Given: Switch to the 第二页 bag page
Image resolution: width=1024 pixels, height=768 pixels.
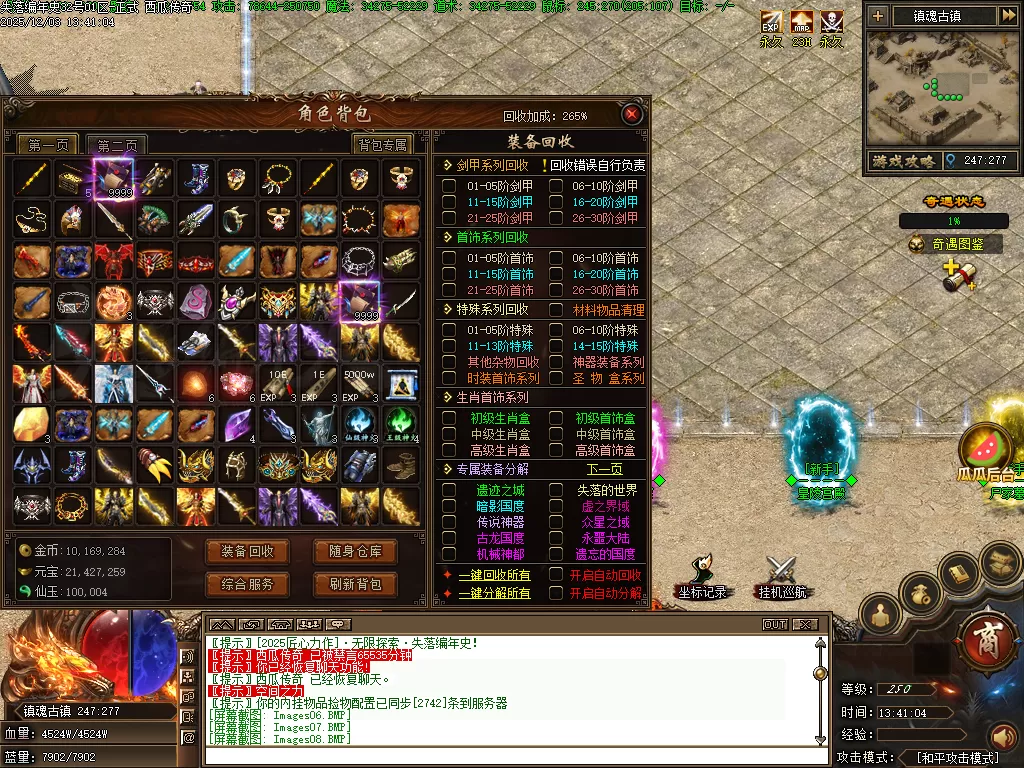Looking at the screenshot, I should [116, 145].
